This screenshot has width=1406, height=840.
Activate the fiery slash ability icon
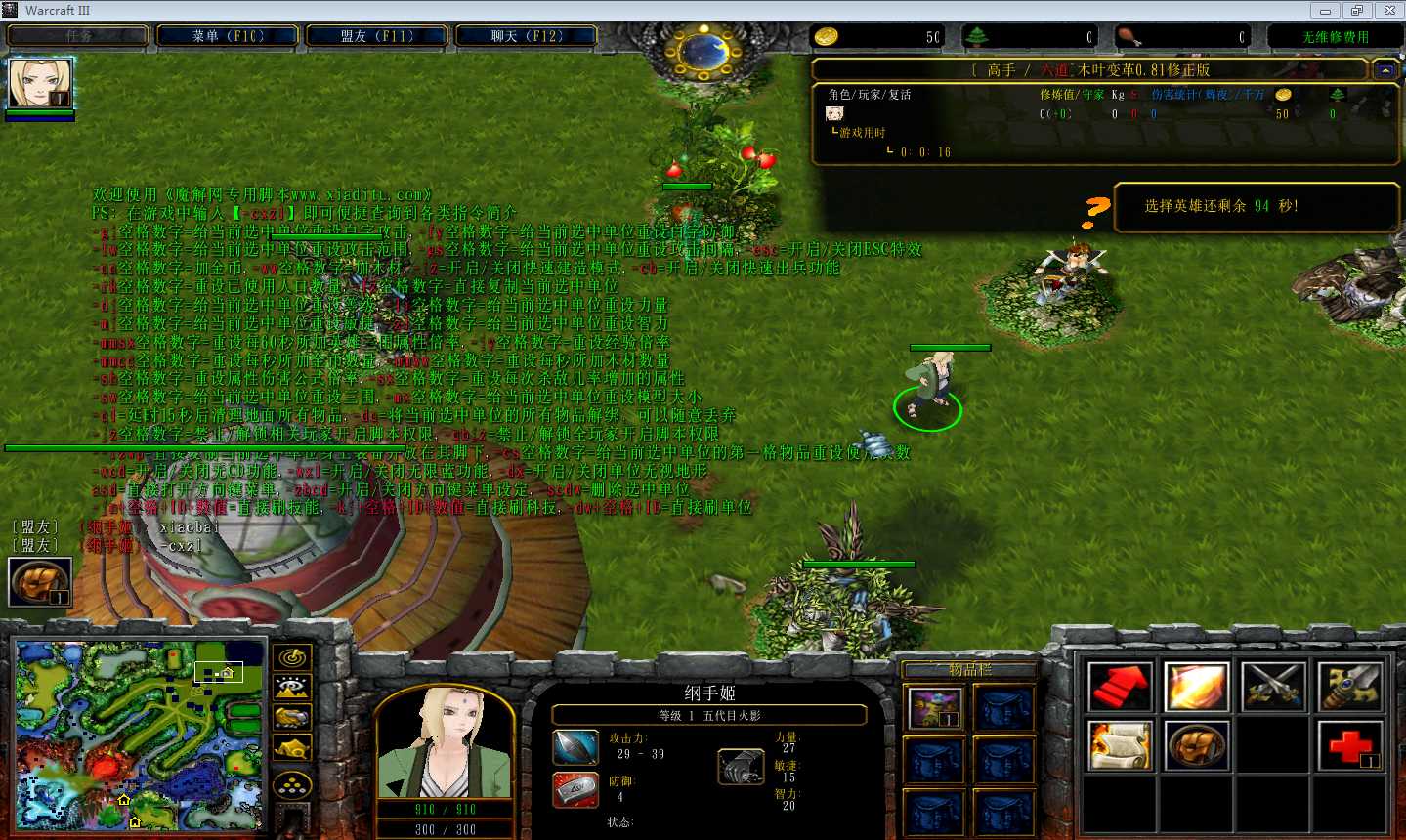click(1197, 687)
